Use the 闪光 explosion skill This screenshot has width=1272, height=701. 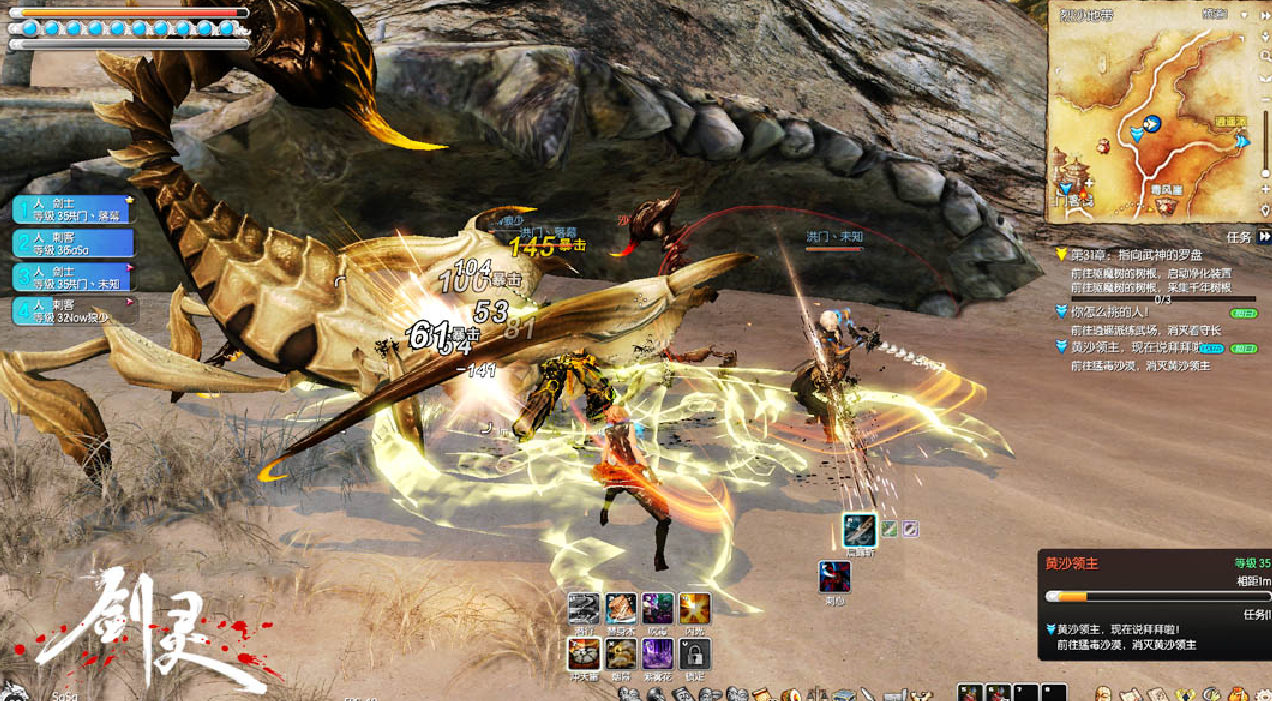[x=695, y=608]
